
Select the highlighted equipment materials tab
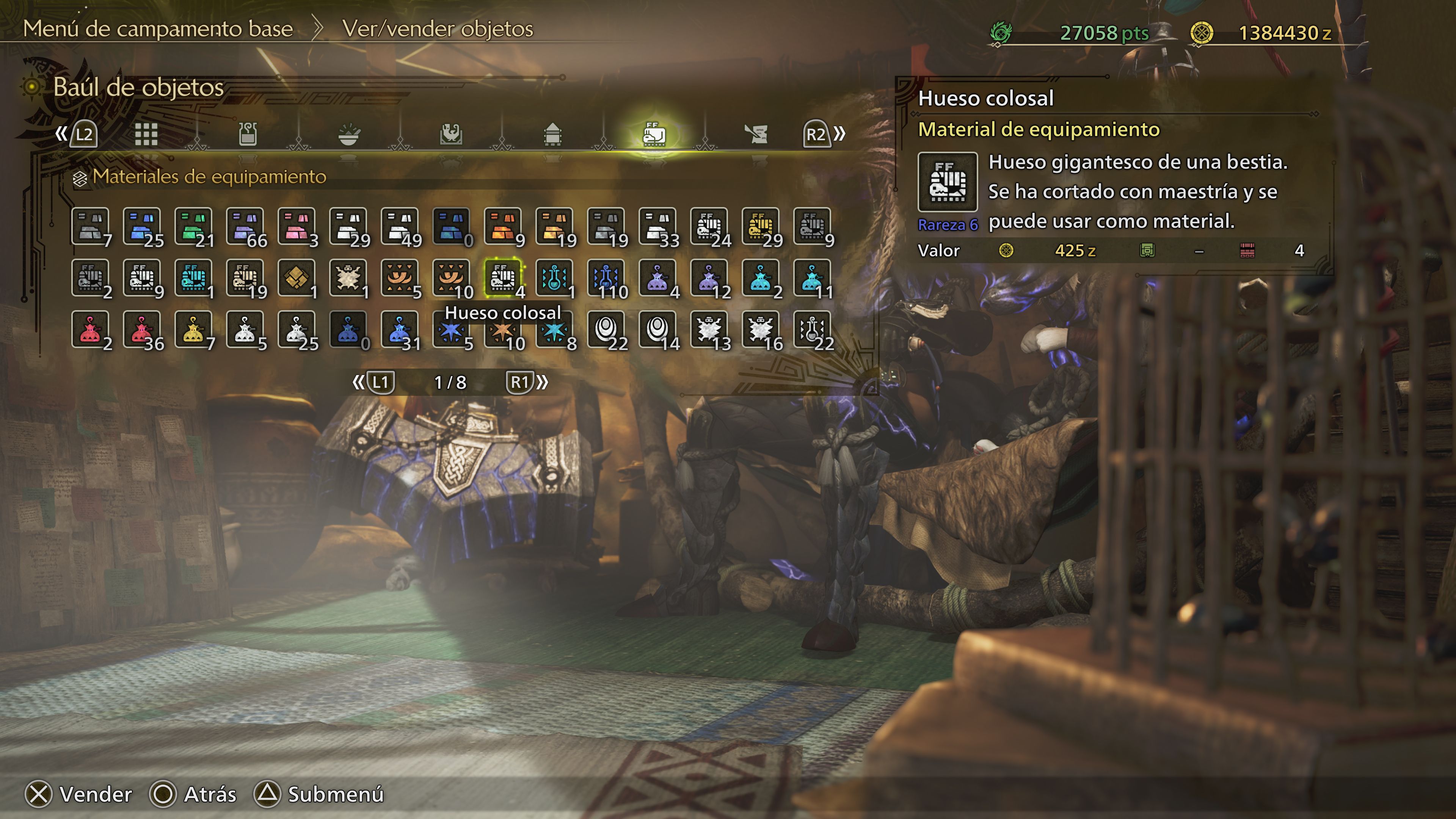point(654,134)
